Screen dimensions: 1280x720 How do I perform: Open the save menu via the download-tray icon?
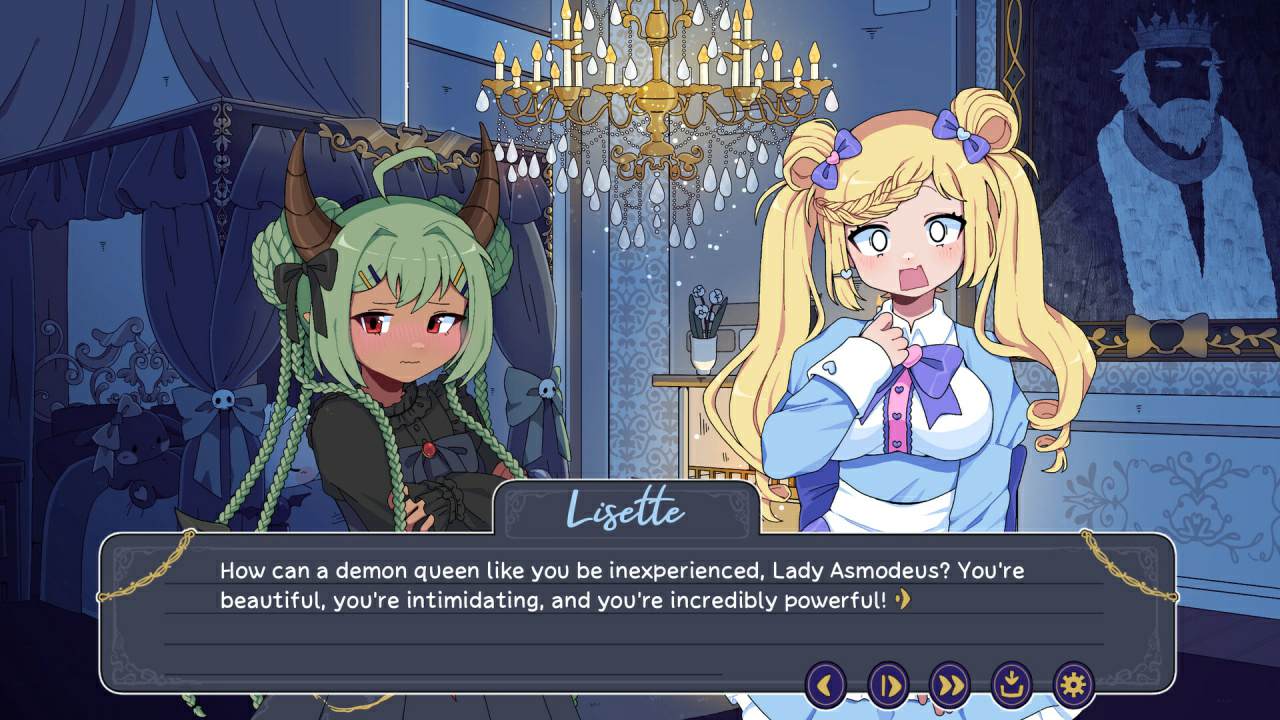click(1011, 685)
